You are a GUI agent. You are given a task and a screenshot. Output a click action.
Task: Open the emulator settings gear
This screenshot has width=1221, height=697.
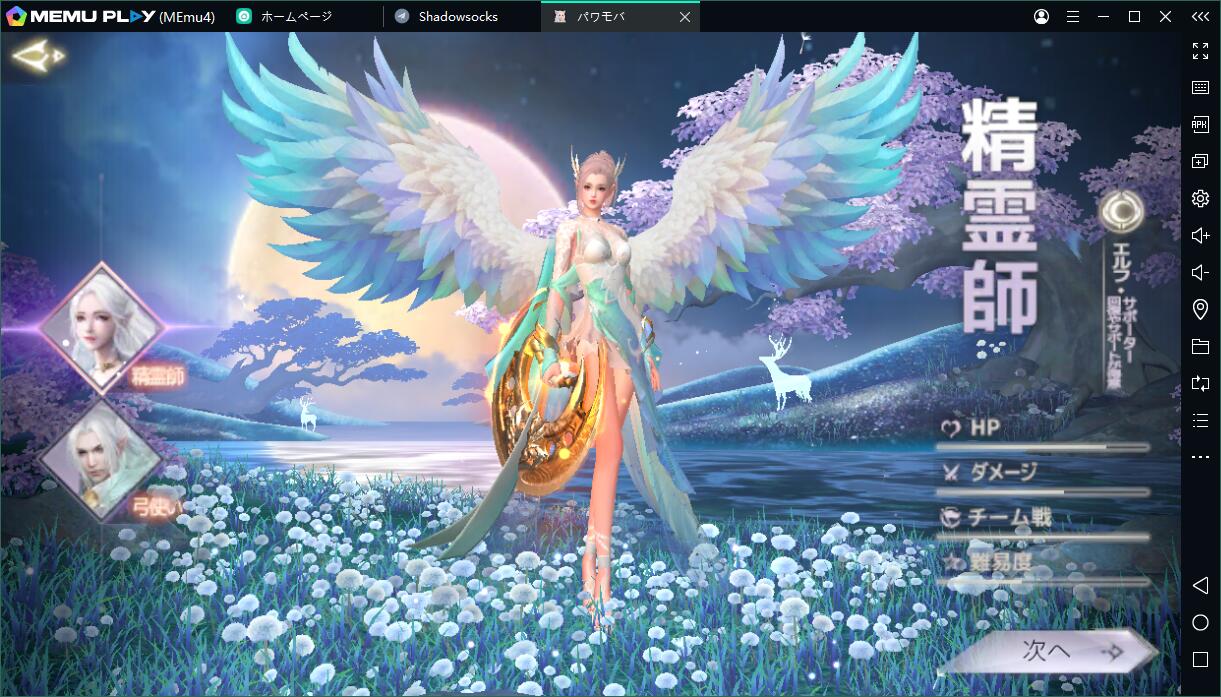pos(1200,198)
